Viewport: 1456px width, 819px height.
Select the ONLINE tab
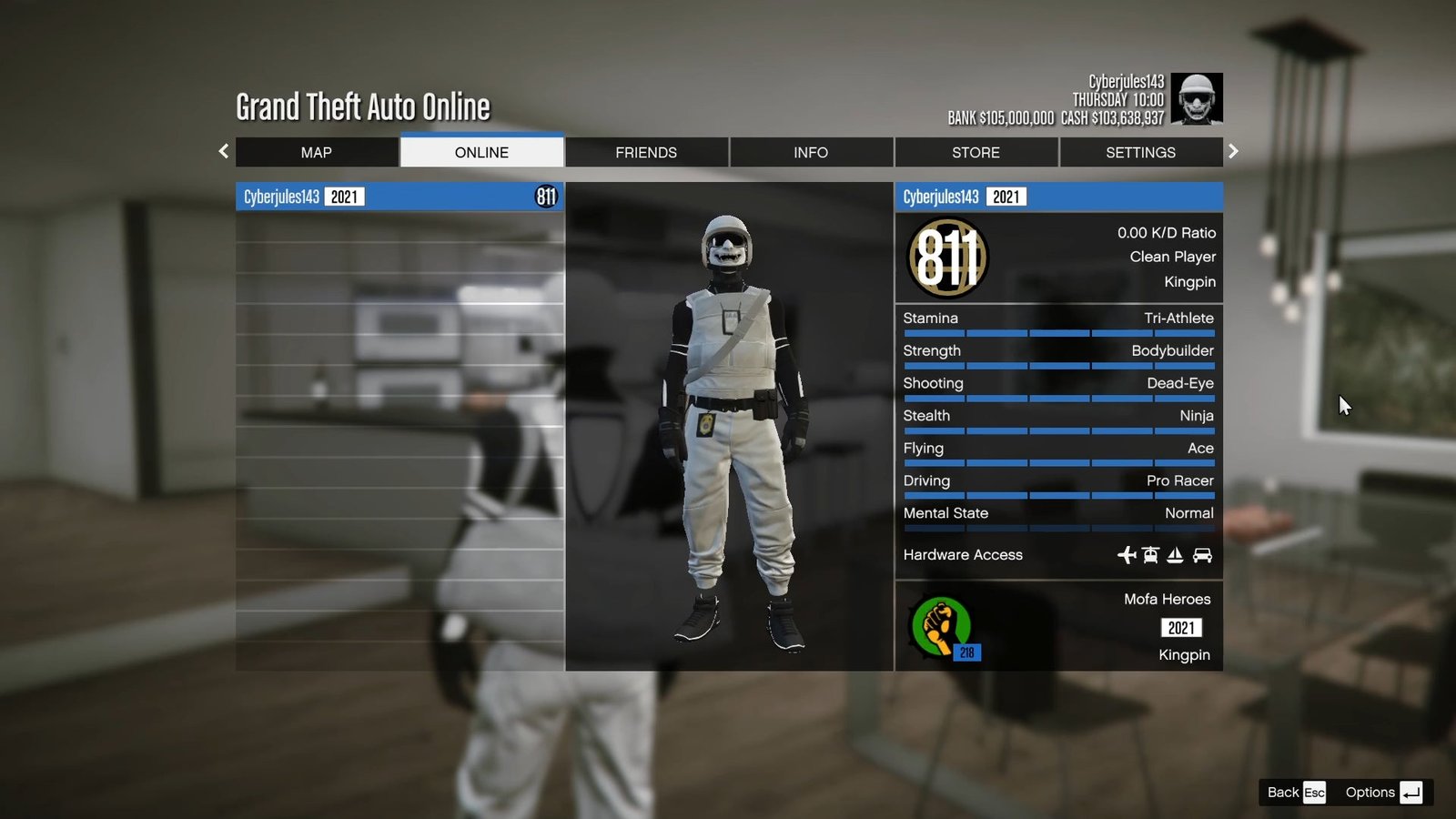pyautogui.click(x=481, y=153)
